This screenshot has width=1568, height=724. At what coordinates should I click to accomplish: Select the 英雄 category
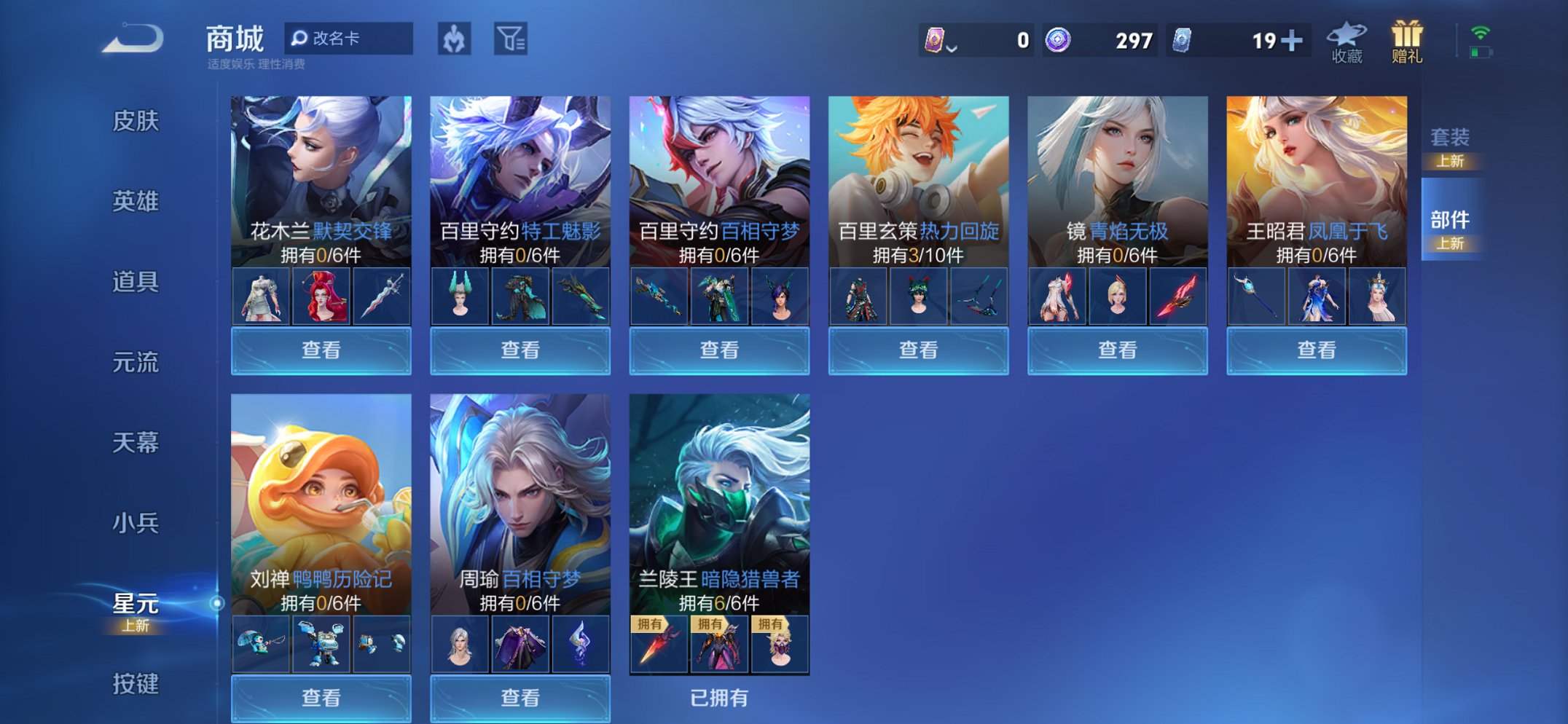tap(137, 202)
